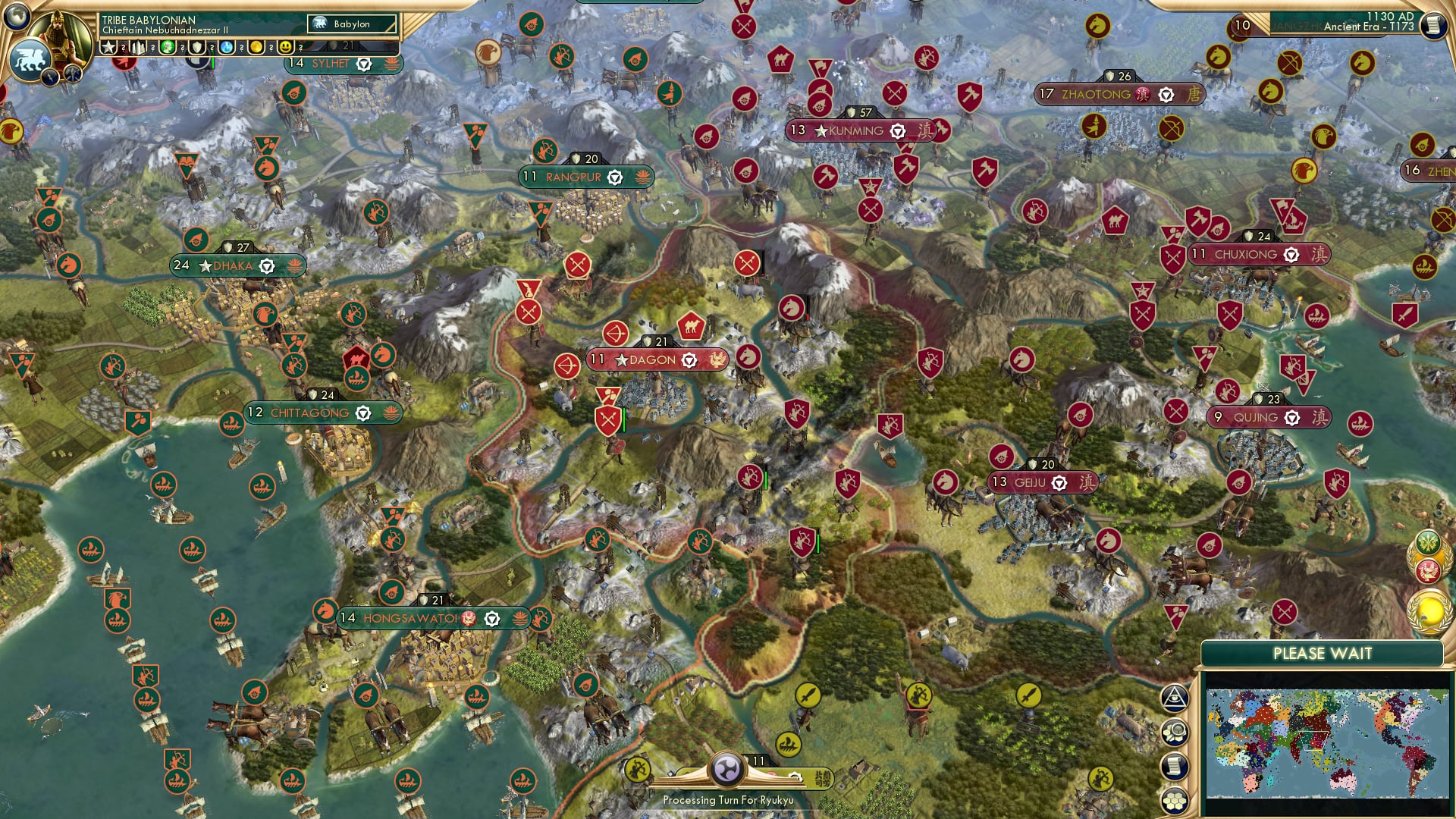This screenshot has width=1456, height=819.
Task: Click the science flask icon in the top bar
Action: [226, 47]
